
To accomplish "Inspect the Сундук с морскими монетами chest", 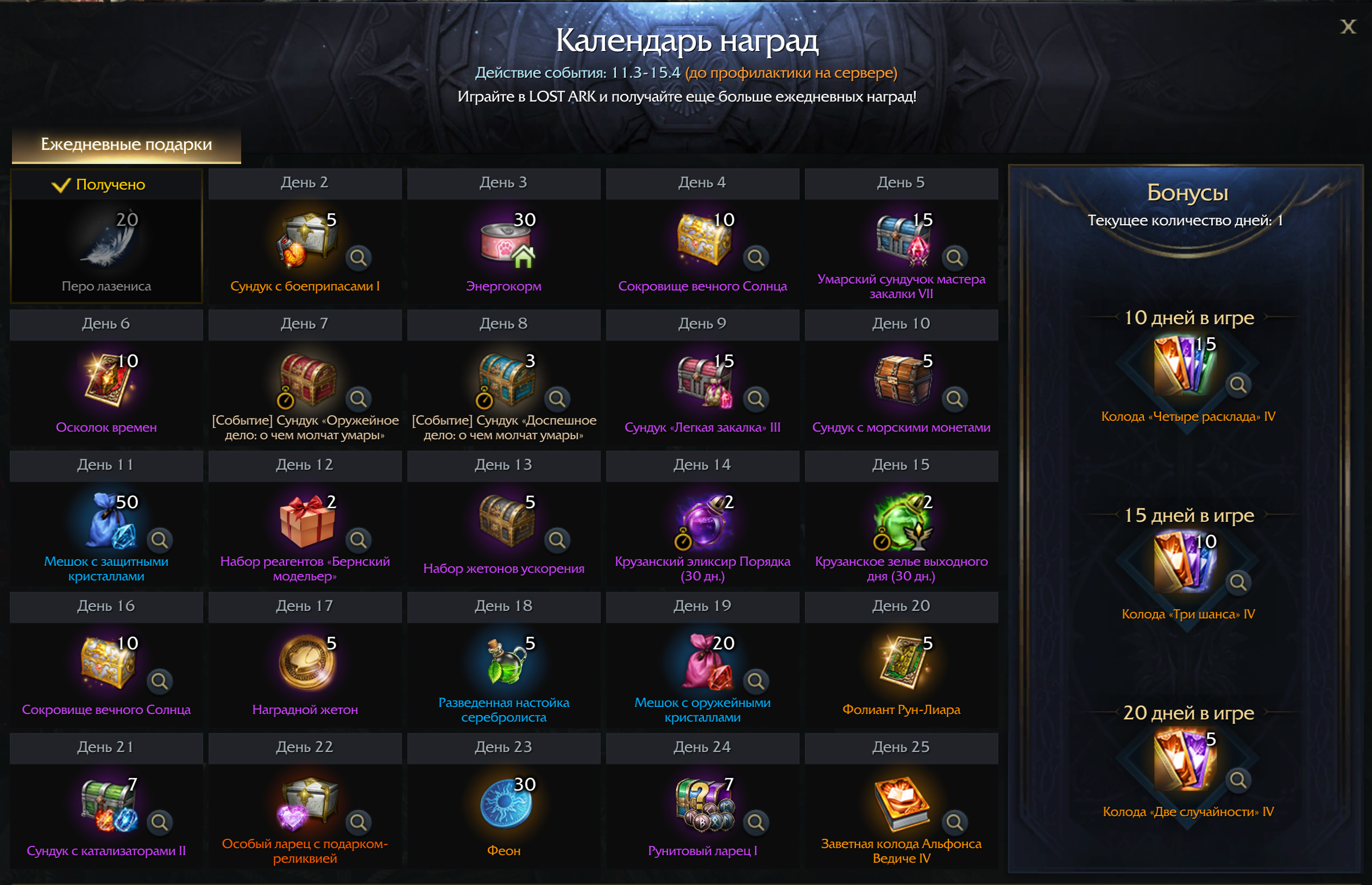I will [x=955, y=399].
